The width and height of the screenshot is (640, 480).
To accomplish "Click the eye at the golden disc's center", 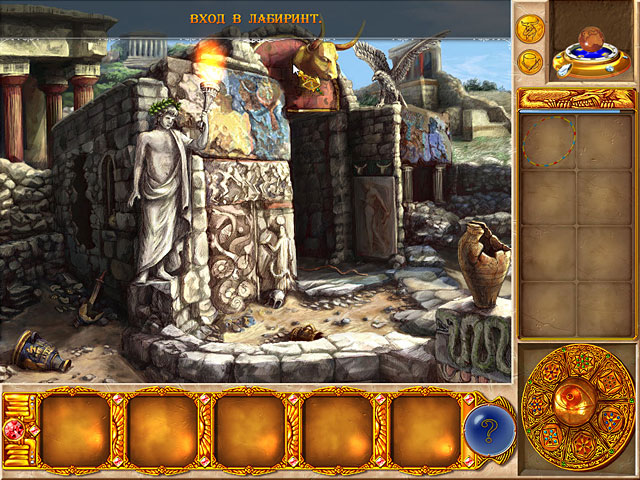I will [577, 399].
